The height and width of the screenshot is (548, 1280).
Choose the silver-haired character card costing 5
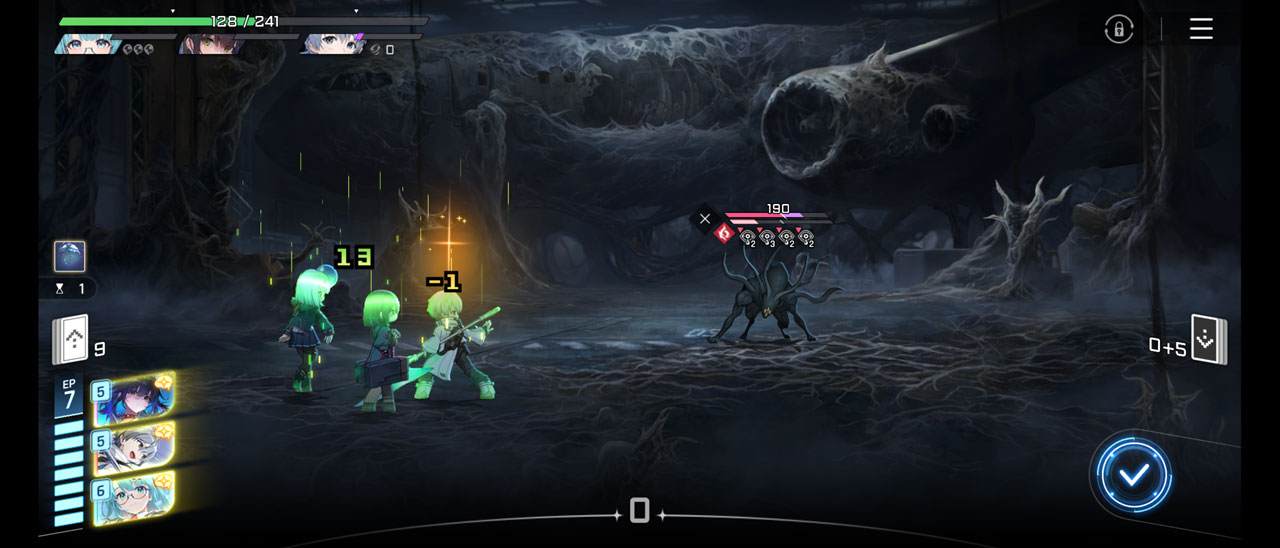134,447
